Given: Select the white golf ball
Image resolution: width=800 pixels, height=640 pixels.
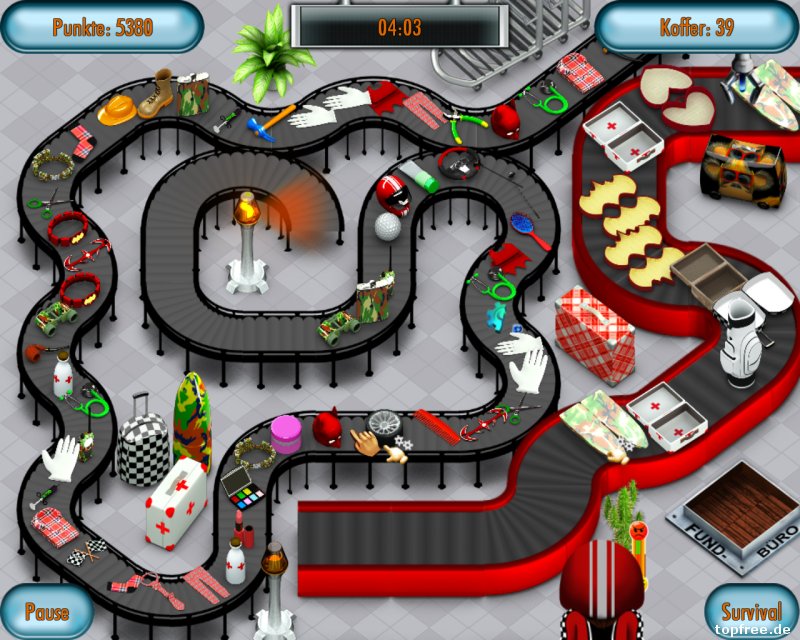Looking at the screenshot, I should pos(387,226).
